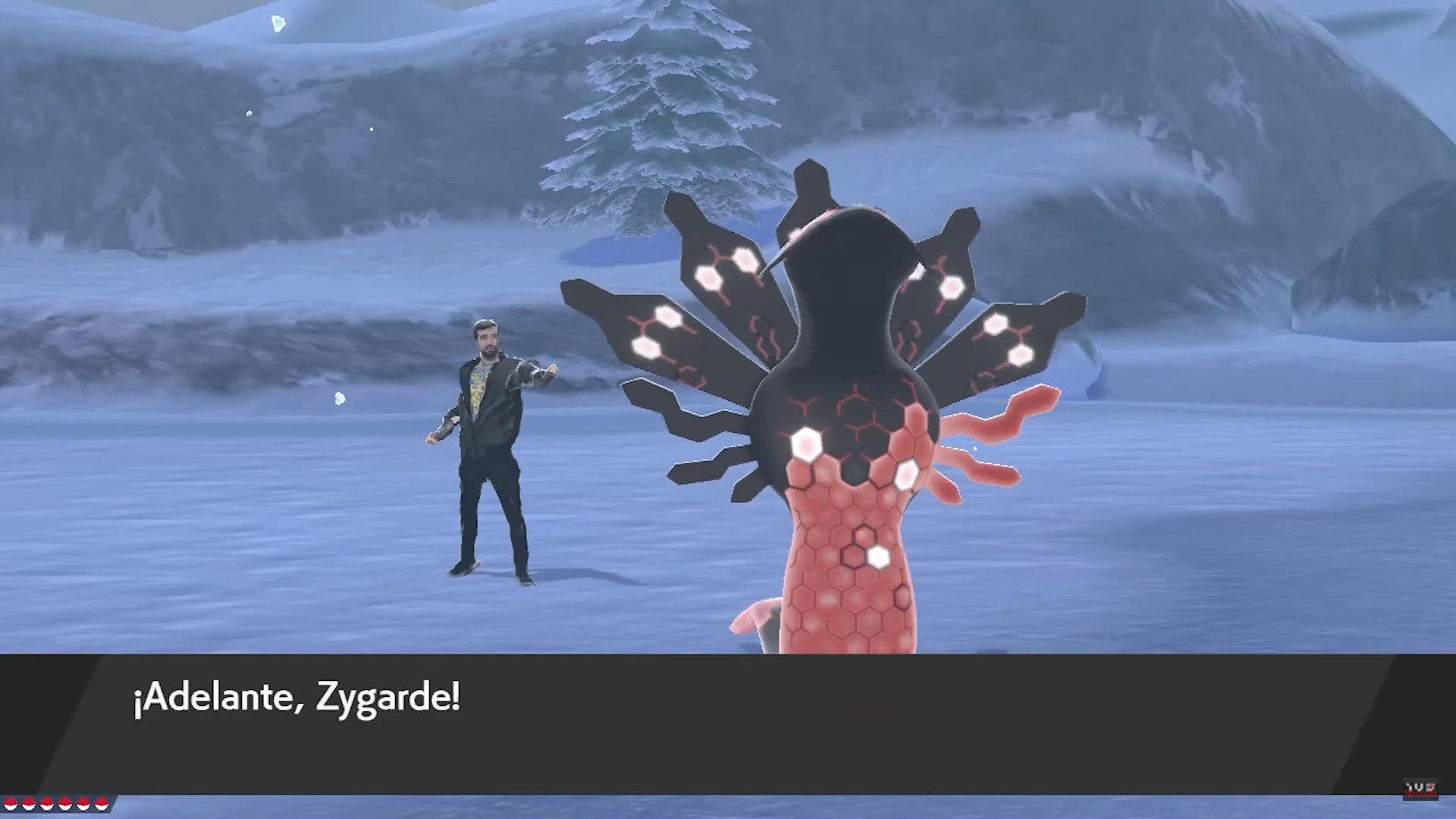
Task: Select the first Poké Ball team icon
Action: pyautogui.click(x=11, y=804)
